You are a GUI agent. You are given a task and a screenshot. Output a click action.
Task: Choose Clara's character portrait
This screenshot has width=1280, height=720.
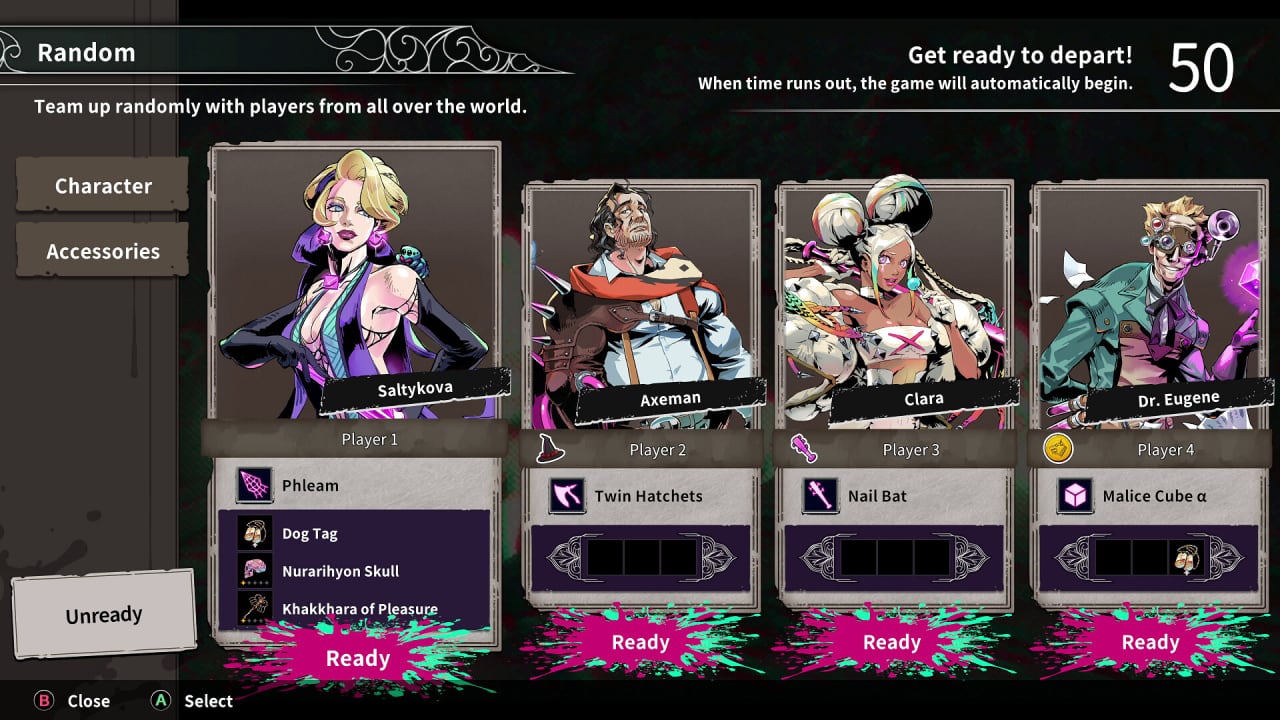(895, 300)
